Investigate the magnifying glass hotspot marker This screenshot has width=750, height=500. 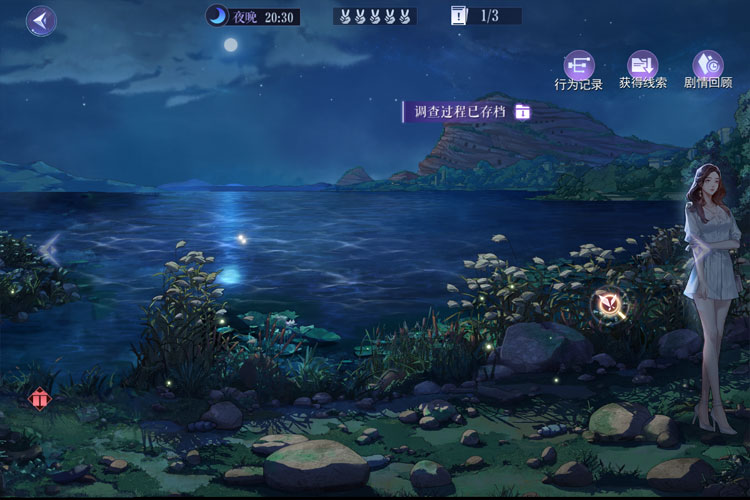tap(607, 303)
